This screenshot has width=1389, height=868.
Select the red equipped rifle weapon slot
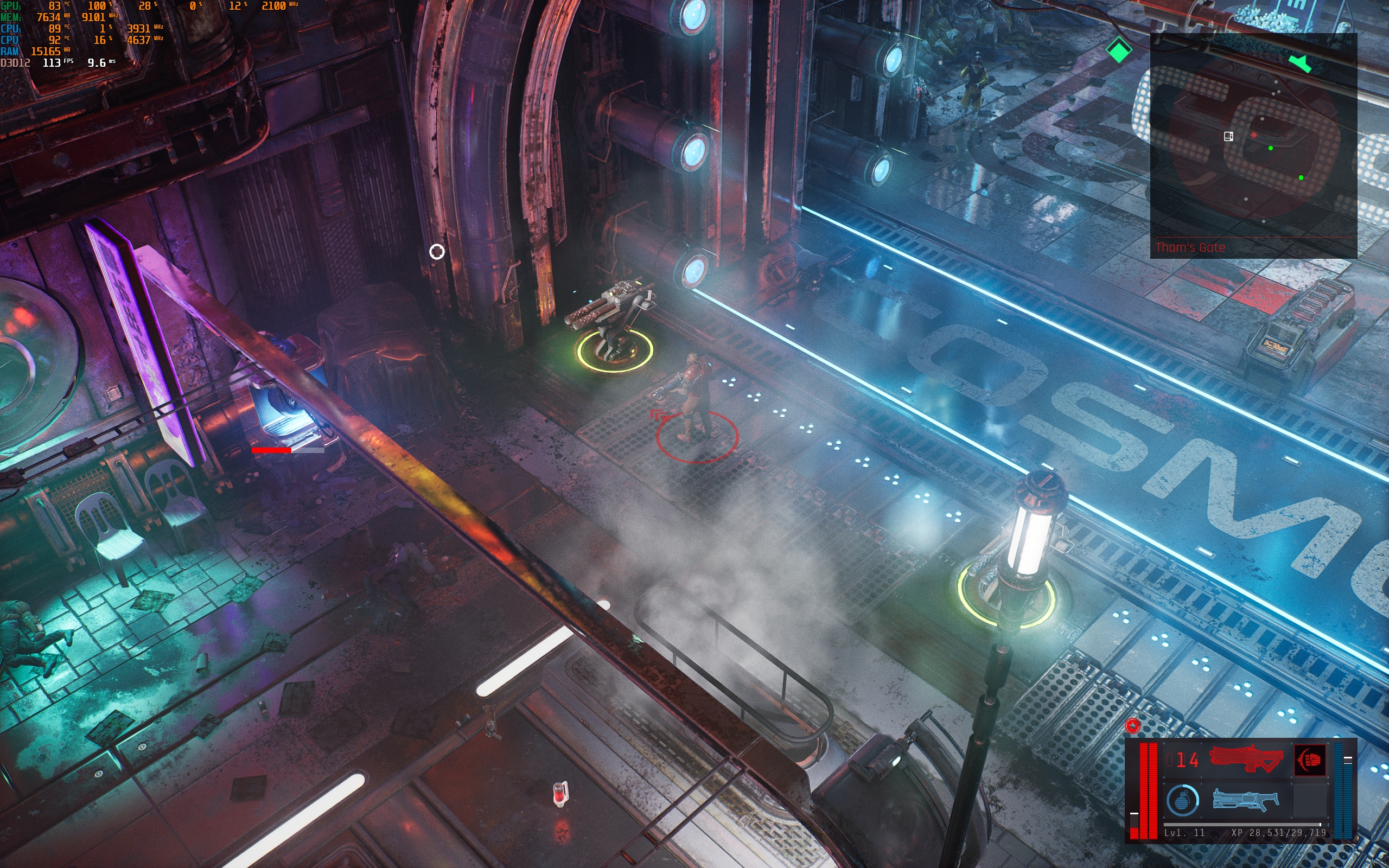click(1246, 759)
